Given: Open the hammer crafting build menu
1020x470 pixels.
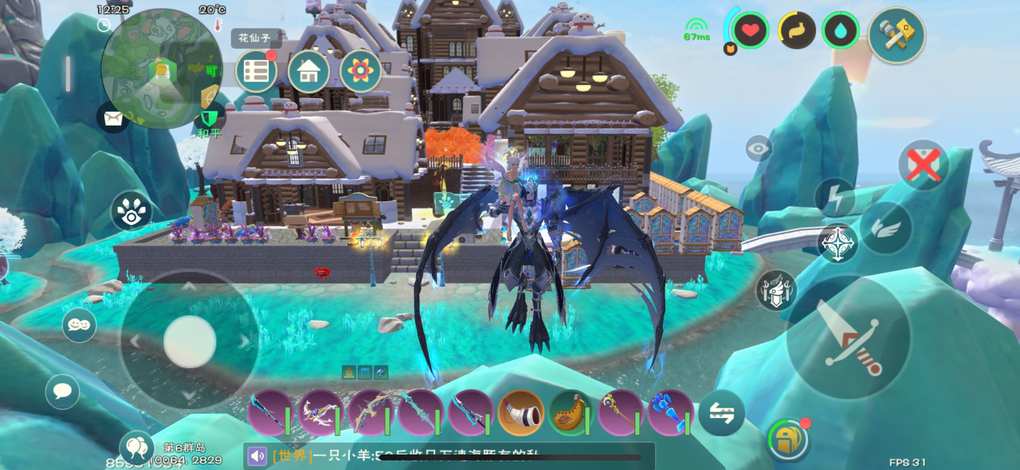Looking at the screenshot, I should click(896, 35).
